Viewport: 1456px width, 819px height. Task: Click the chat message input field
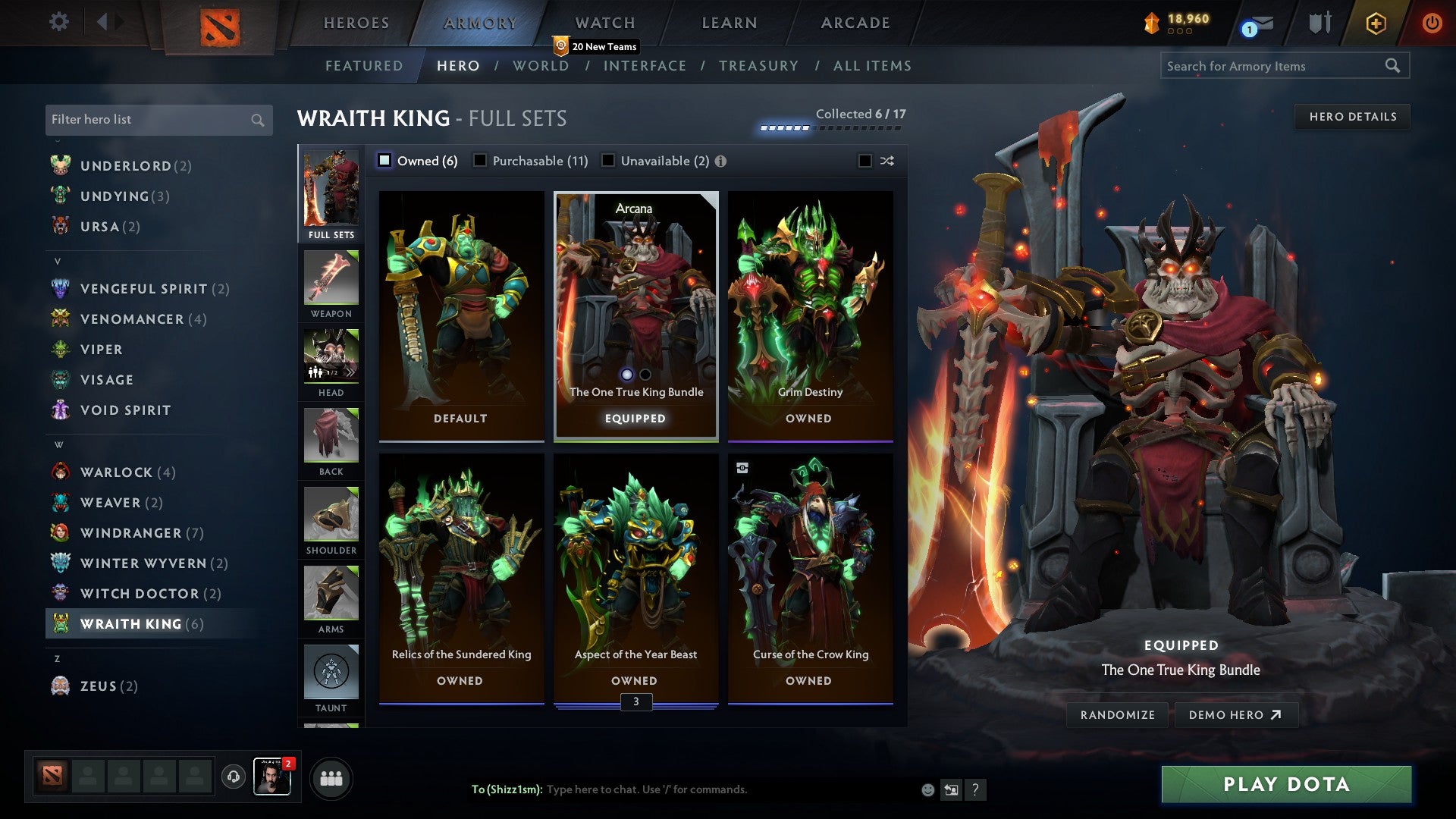[682, 789]
